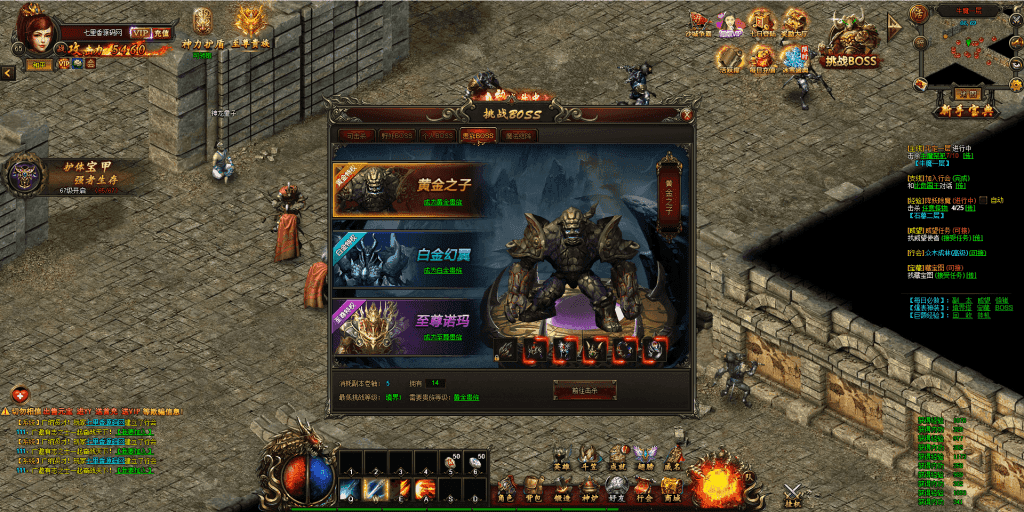1024x512 pixels.
Task: Use the item in hotbar slot 5
Action: tap(451, 465)
